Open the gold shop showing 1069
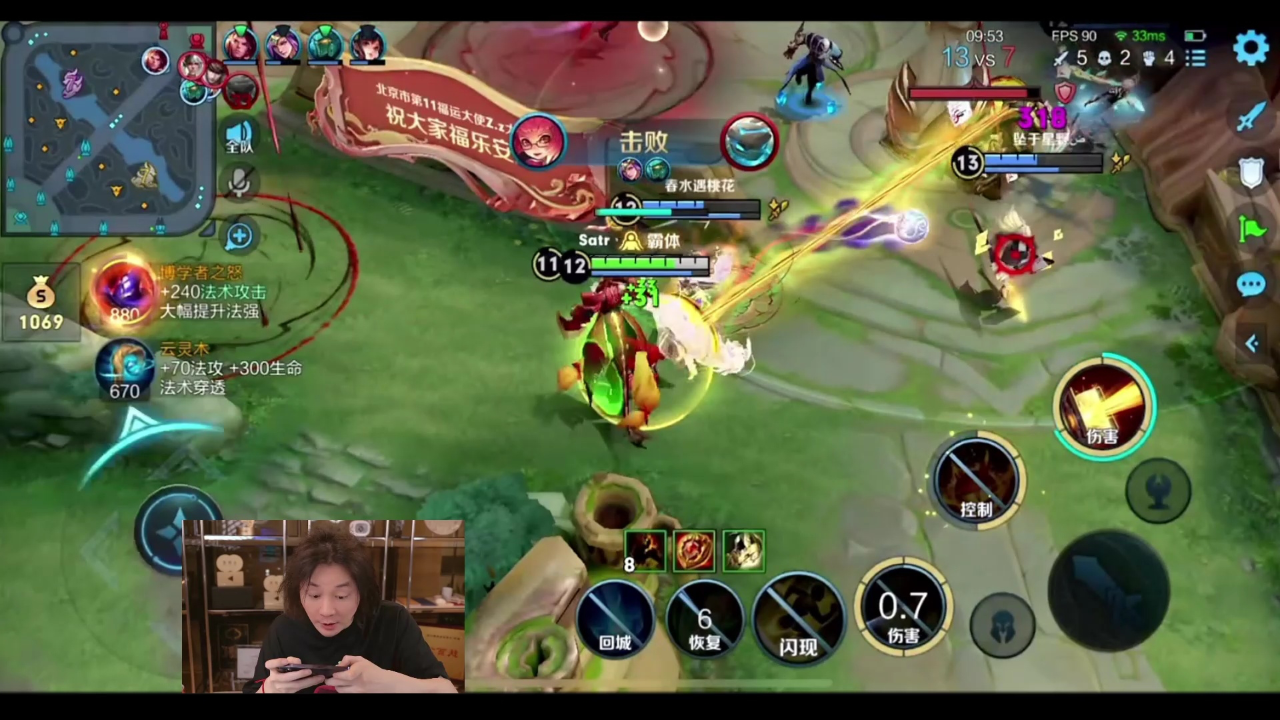Viewport: 1280px width, 720px height. (40, 303)
